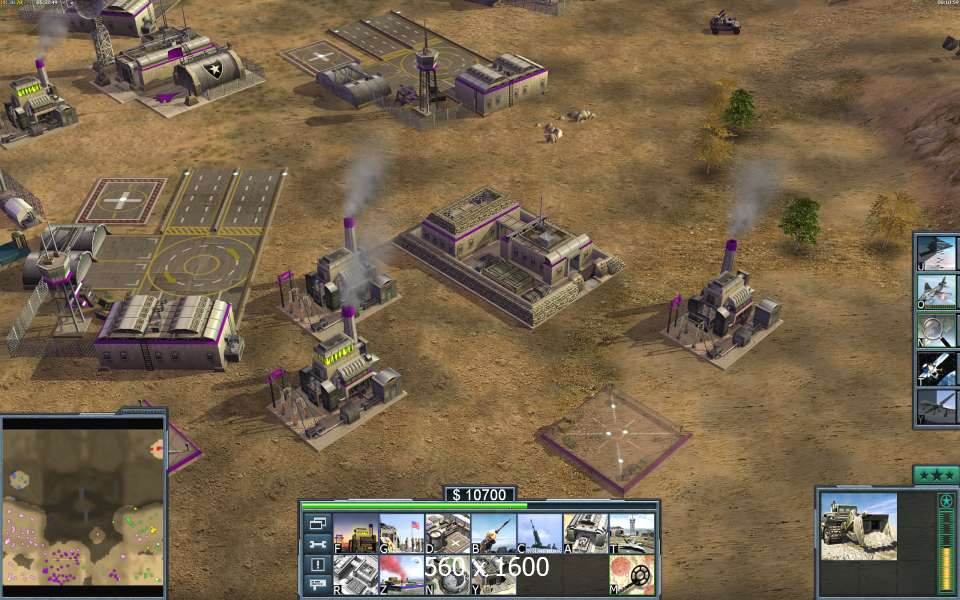Click the overlapping windows button

click(317, 523)
